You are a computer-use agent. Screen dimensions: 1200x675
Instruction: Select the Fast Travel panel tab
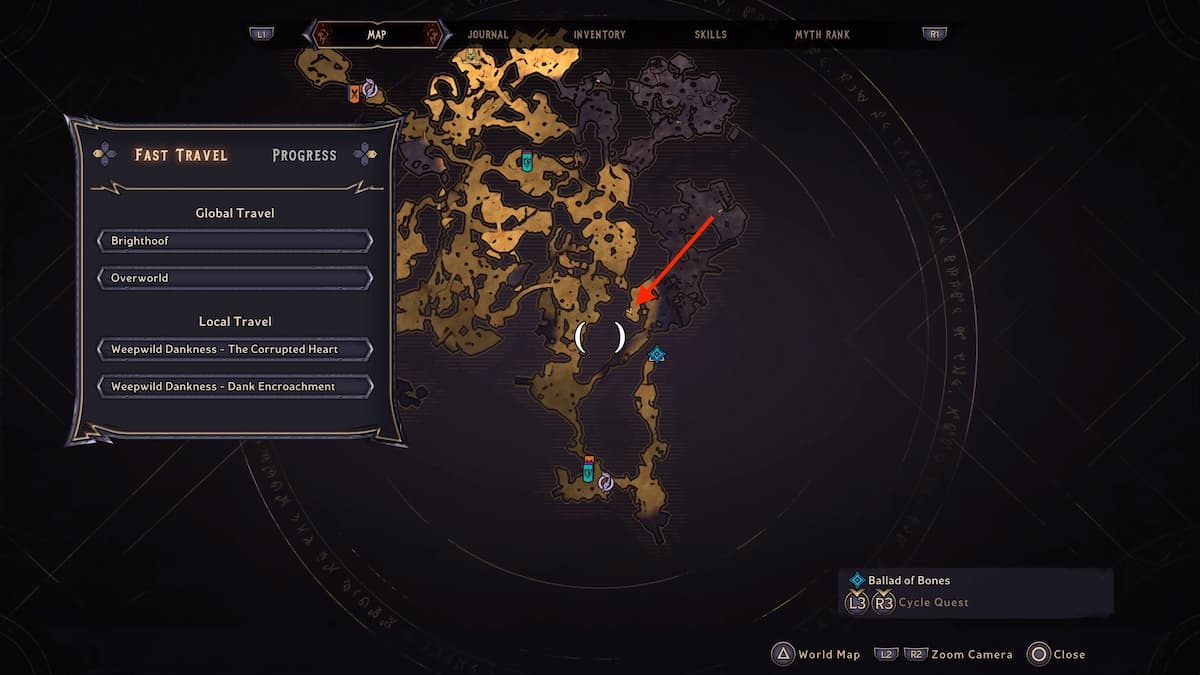click(181, 155)
